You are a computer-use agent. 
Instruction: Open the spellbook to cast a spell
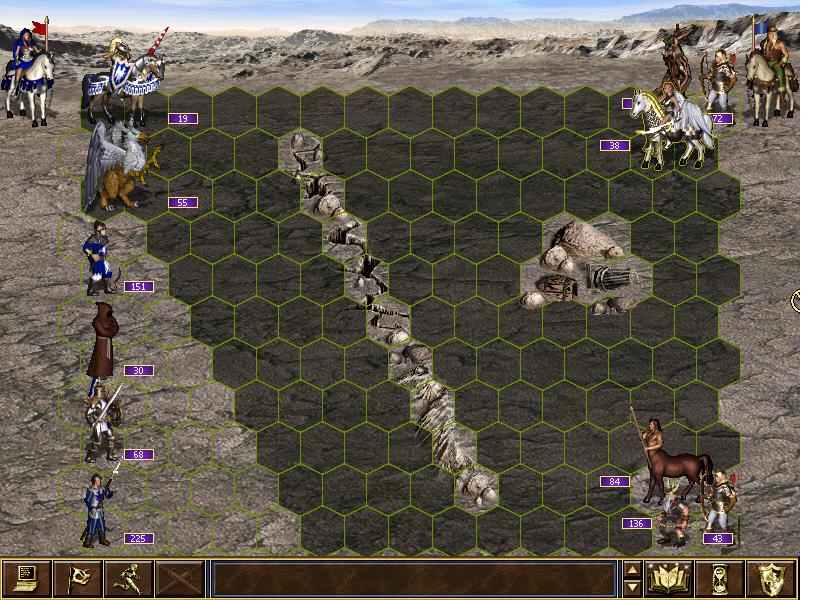pos(670,578)
